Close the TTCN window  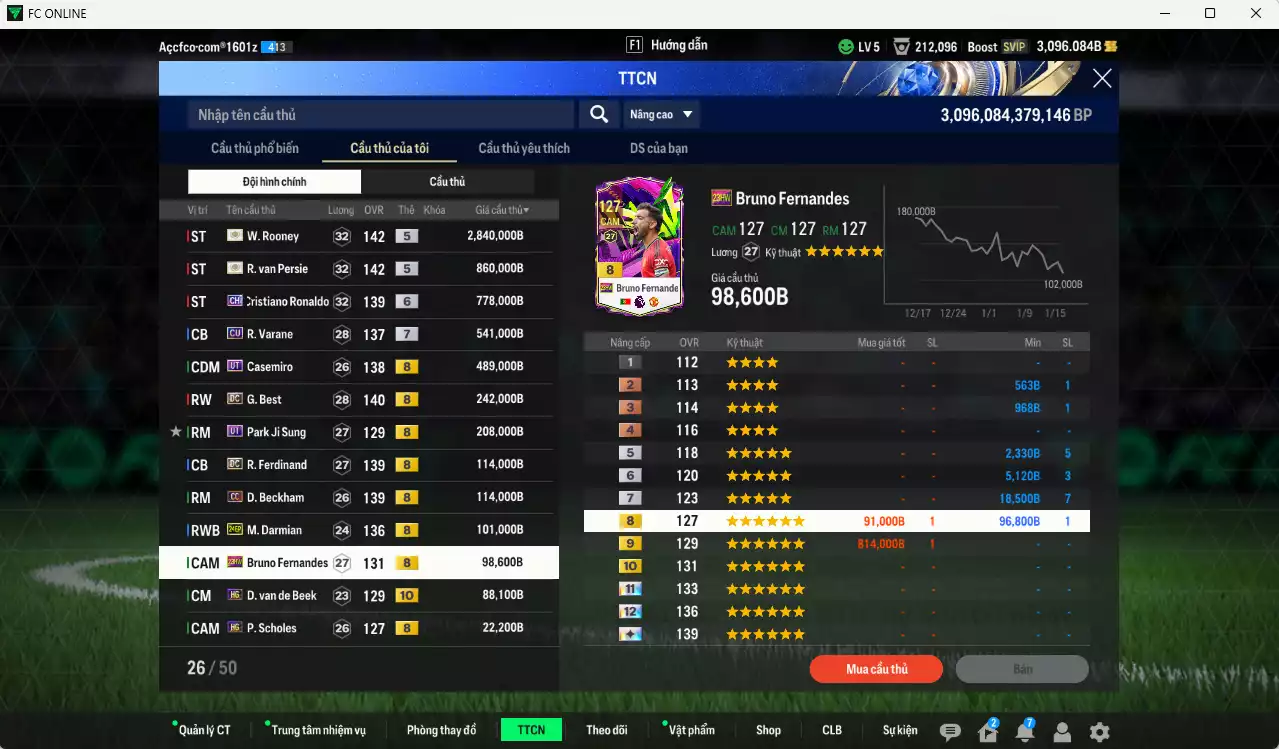point(1102,79)
